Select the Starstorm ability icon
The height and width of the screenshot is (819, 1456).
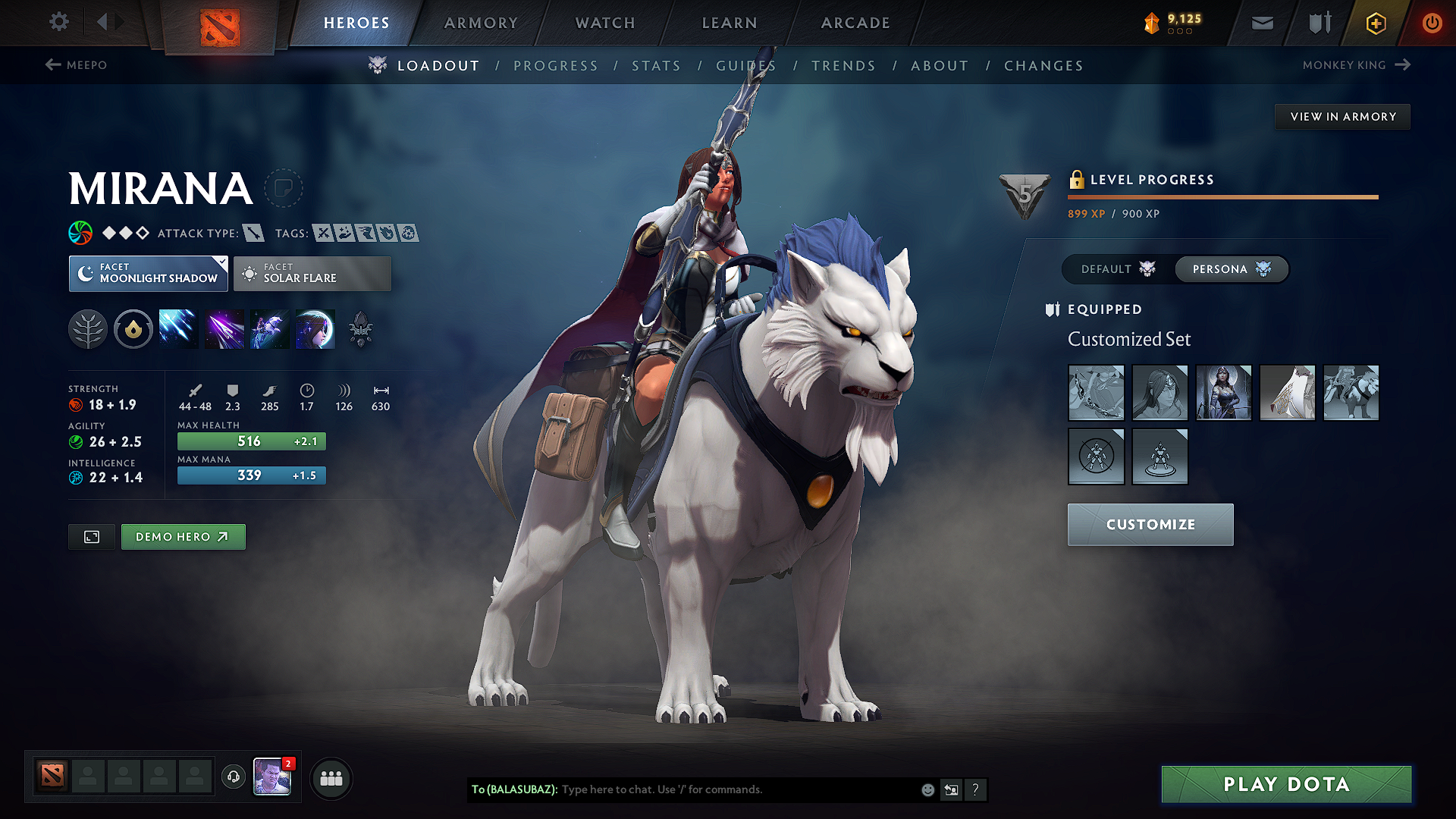point(178,328)
